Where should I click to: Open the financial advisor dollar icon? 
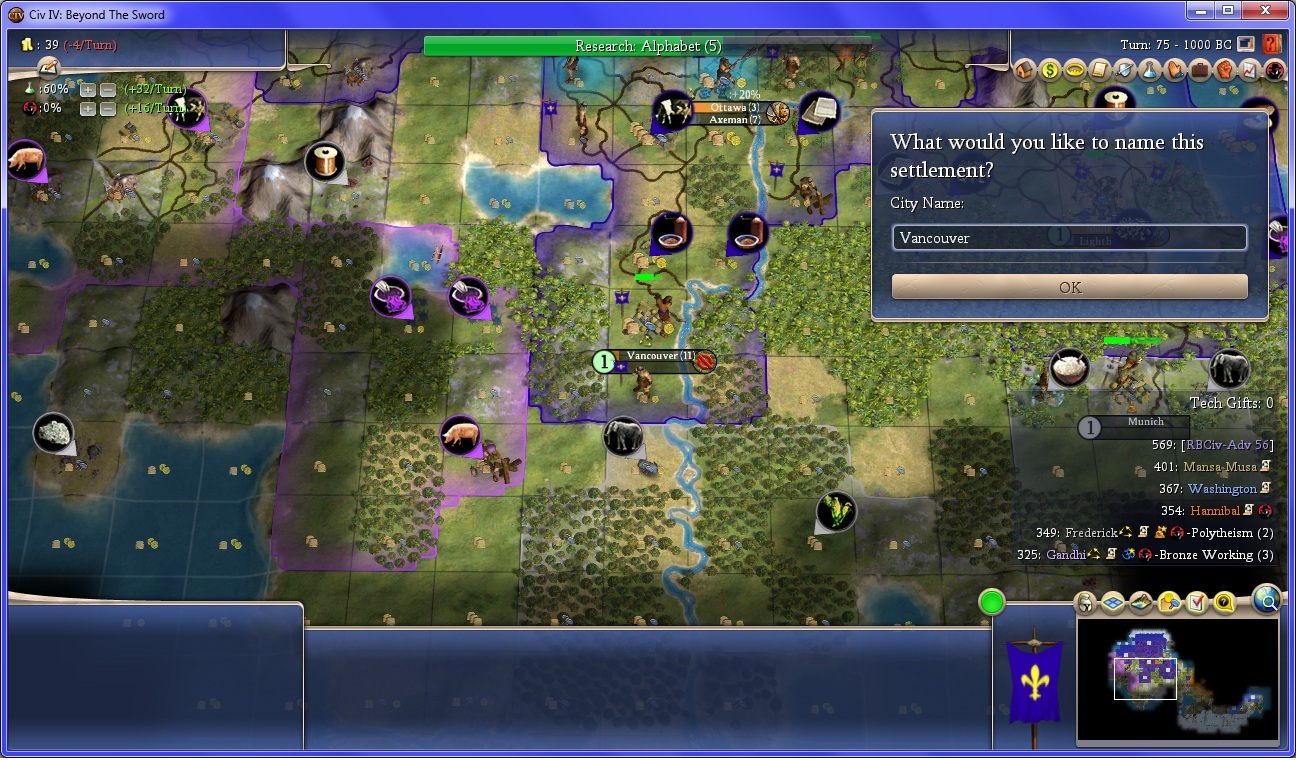click(x=1050, y=70)
